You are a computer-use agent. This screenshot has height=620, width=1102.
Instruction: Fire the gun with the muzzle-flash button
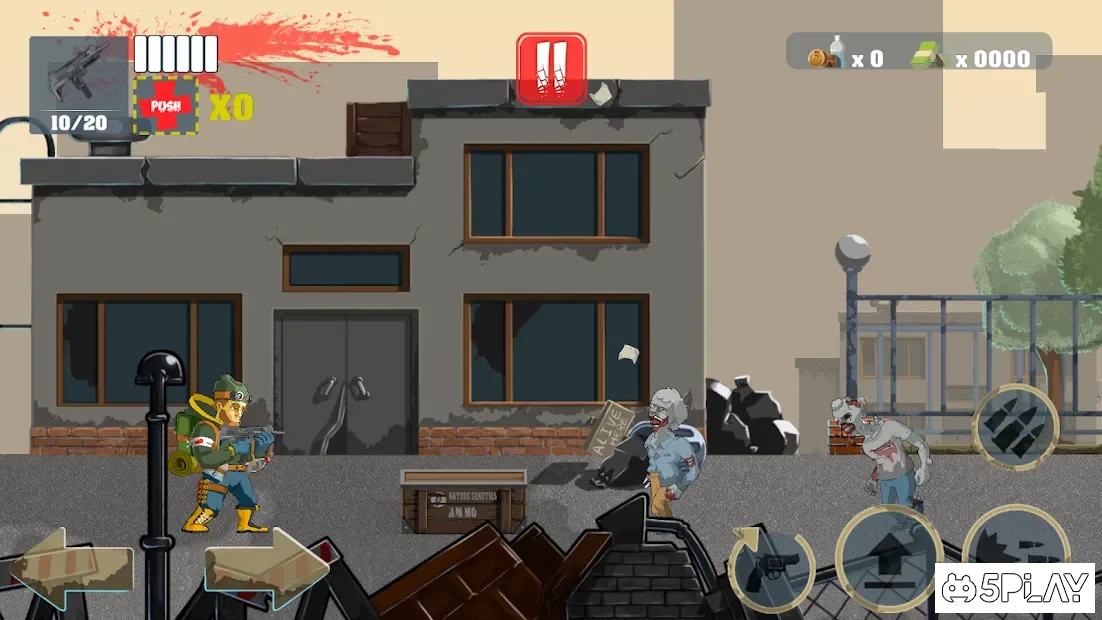coord(1012,540)
